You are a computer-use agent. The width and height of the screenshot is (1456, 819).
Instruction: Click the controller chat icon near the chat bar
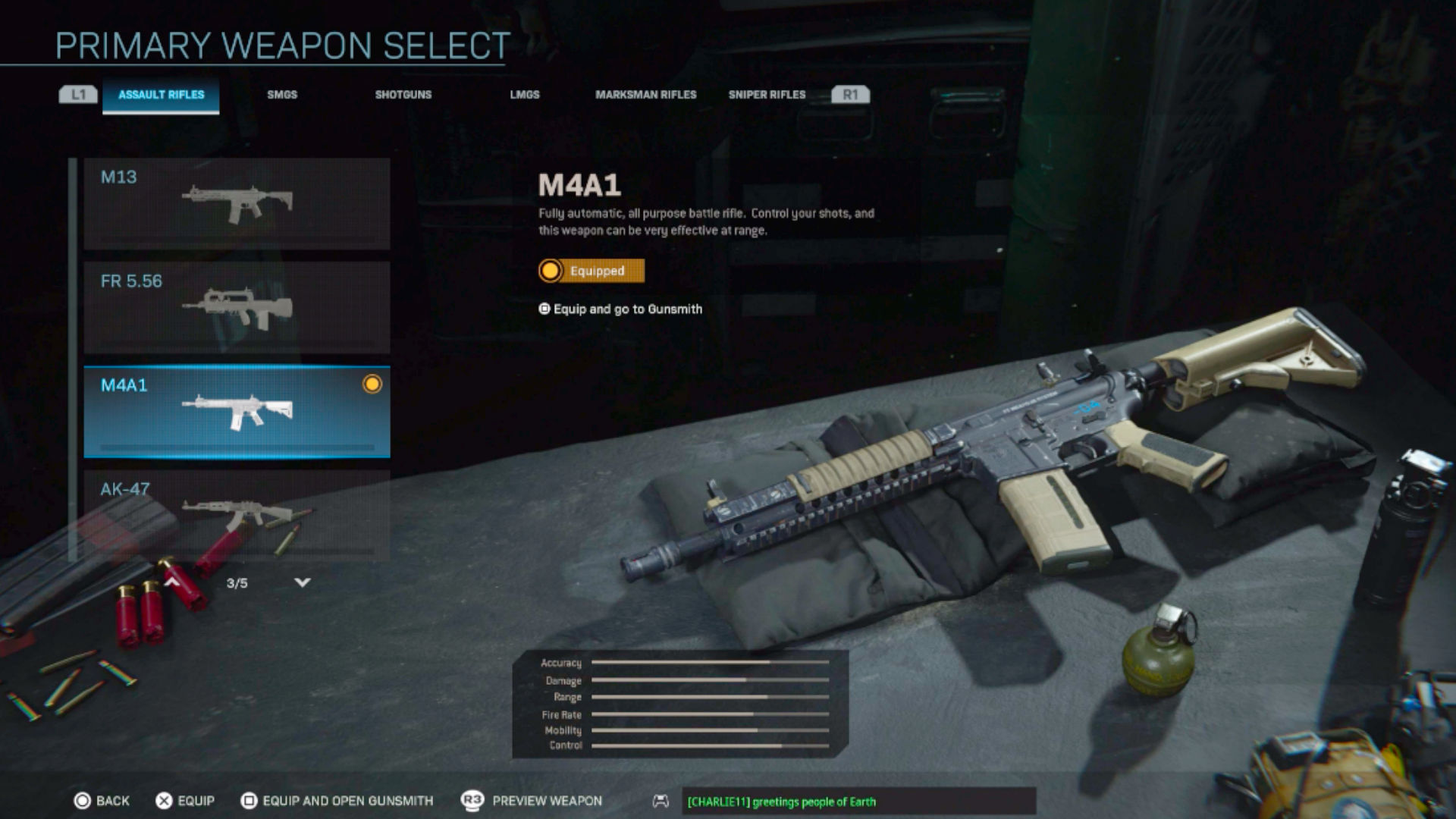coord(659,801)
